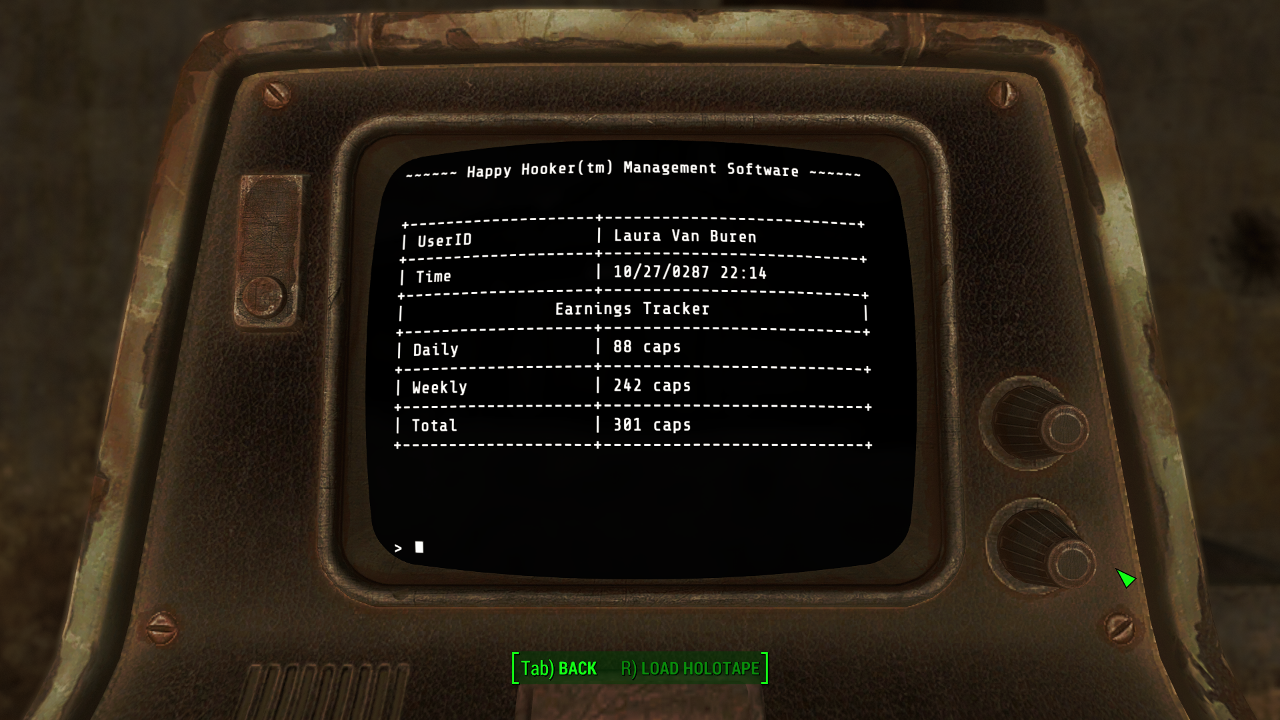Screen dimensions: 1280x720
Task: Click the Total earnings row
Action: [435, 425]
